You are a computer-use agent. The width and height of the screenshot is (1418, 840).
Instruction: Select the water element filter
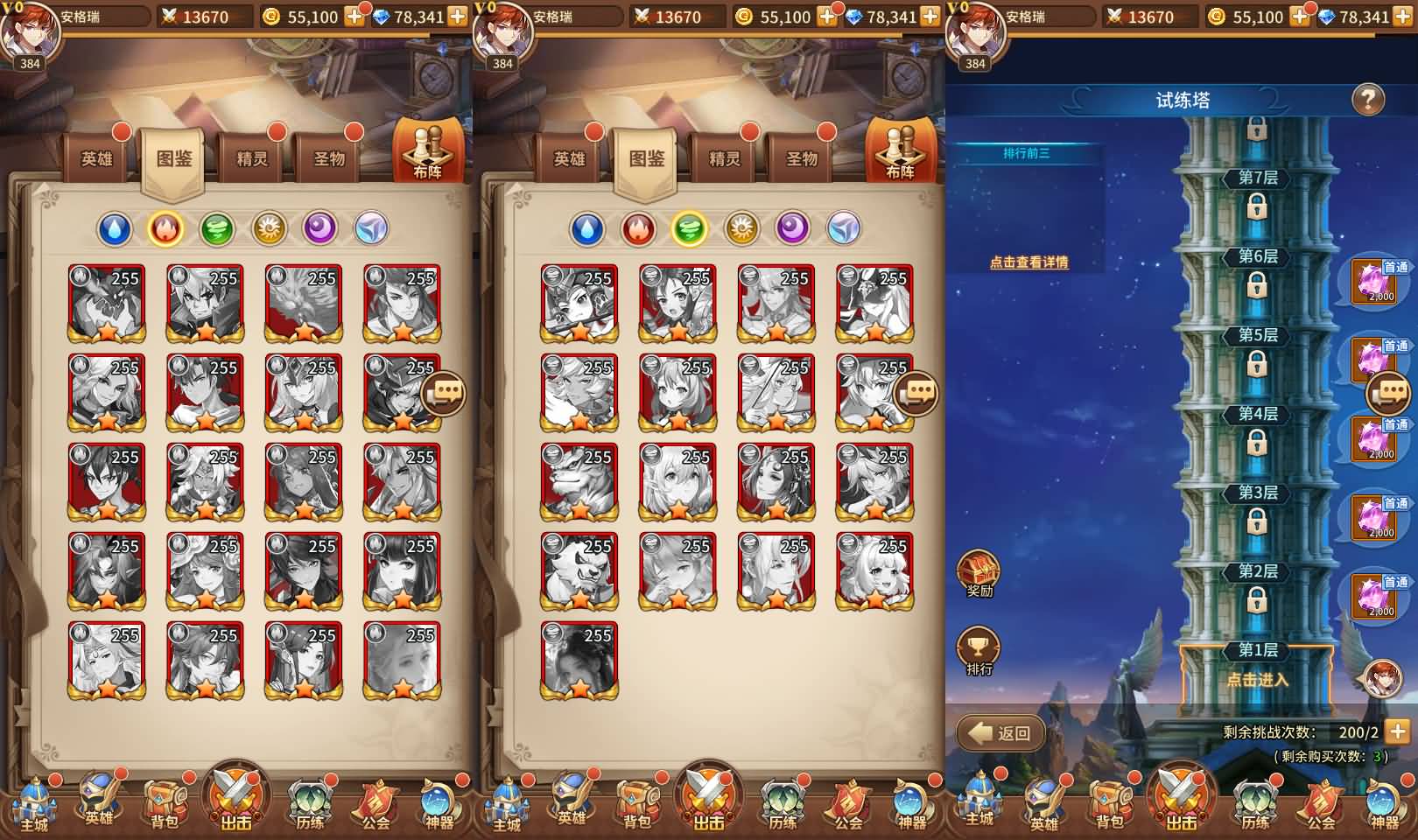click(116, 229)
